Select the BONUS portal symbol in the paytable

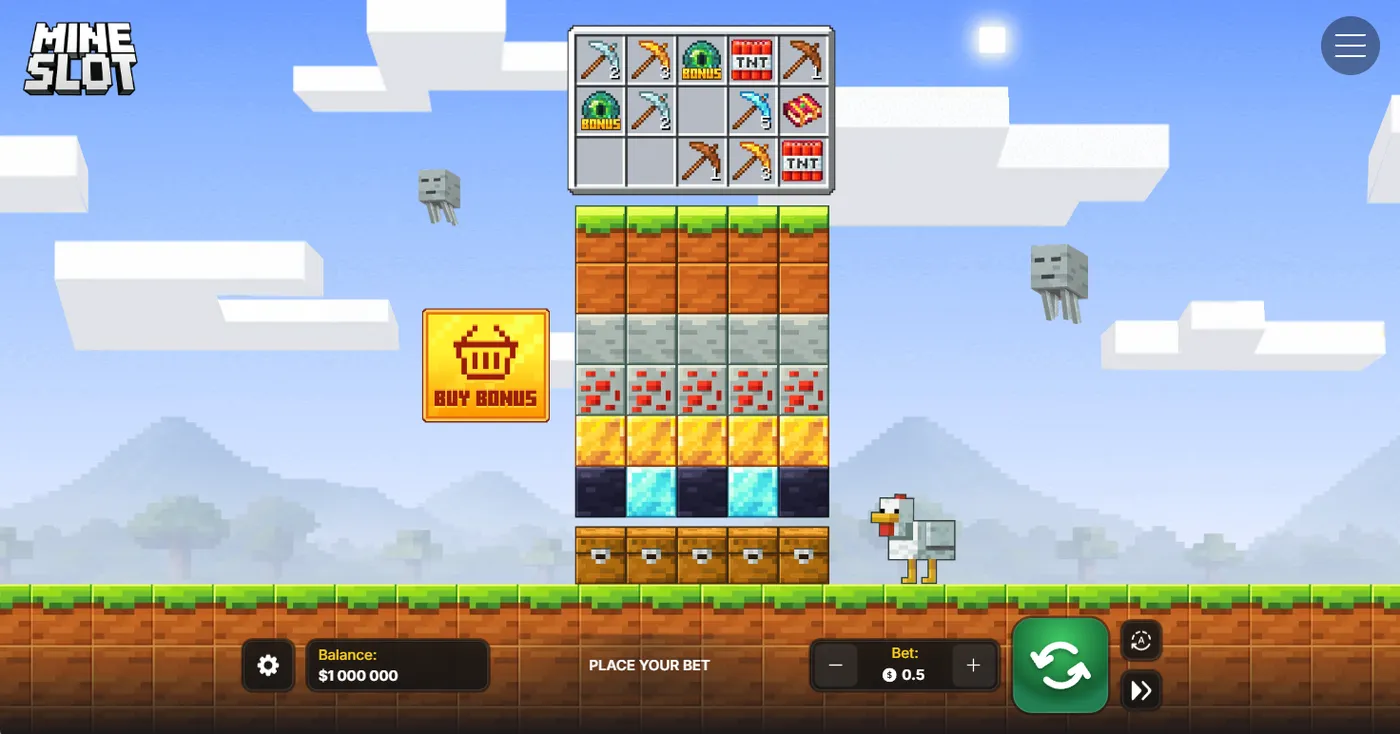tap(700, 59)
